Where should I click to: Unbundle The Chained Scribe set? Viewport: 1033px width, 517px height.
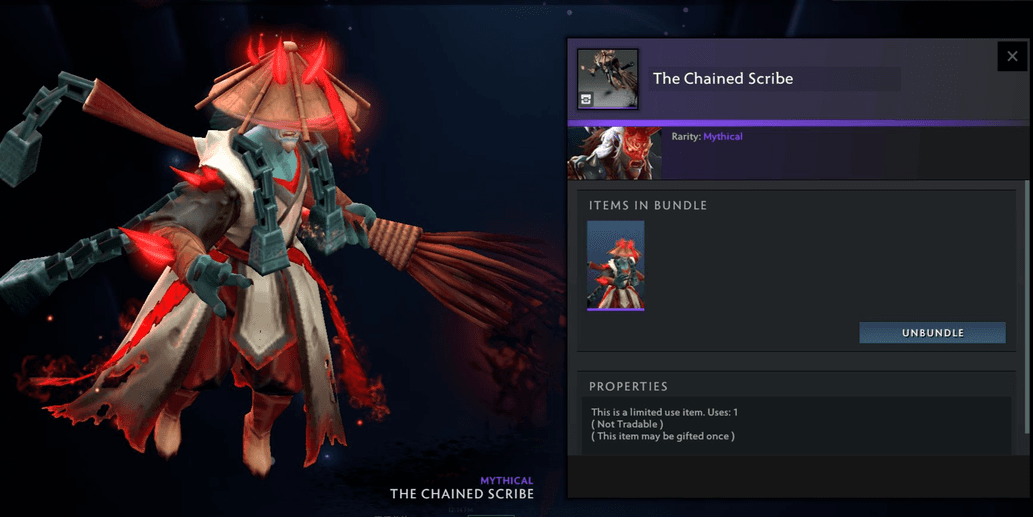click(x=932, y=333)
